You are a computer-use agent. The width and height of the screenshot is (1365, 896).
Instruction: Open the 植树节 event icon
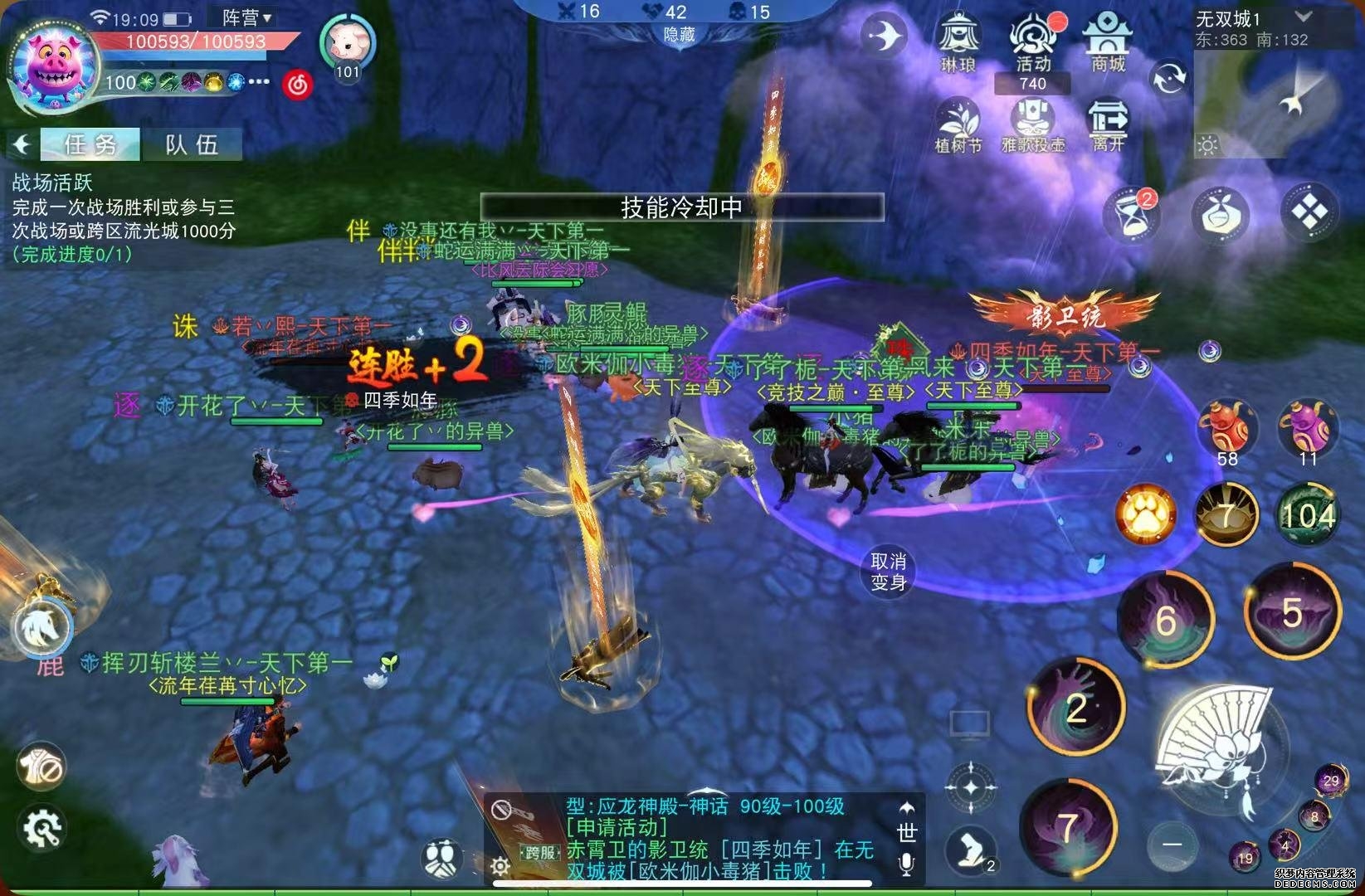coord(958,126)
